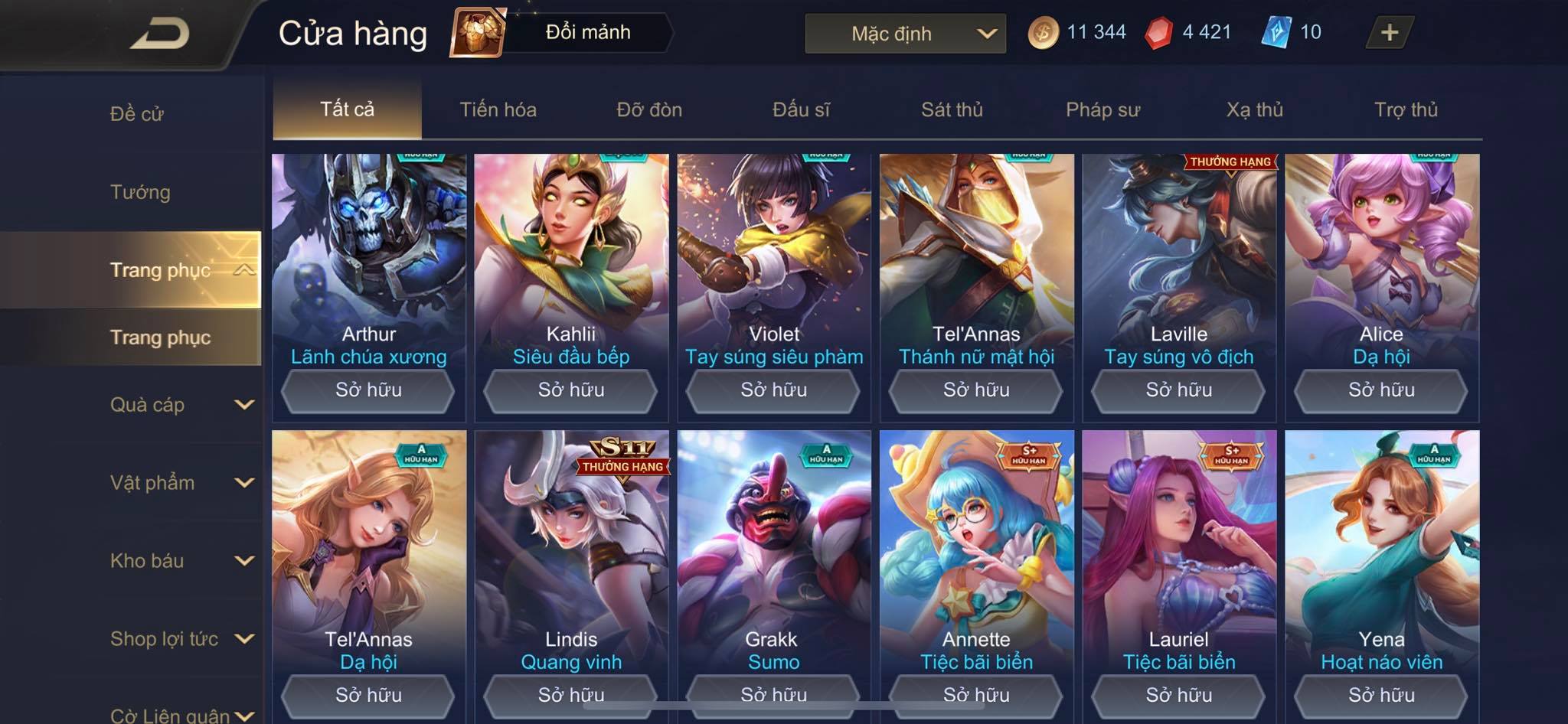Screen dimensions: 1568x724
Task: Switch to the Tiến hóa tab
Action: point(498,109)
